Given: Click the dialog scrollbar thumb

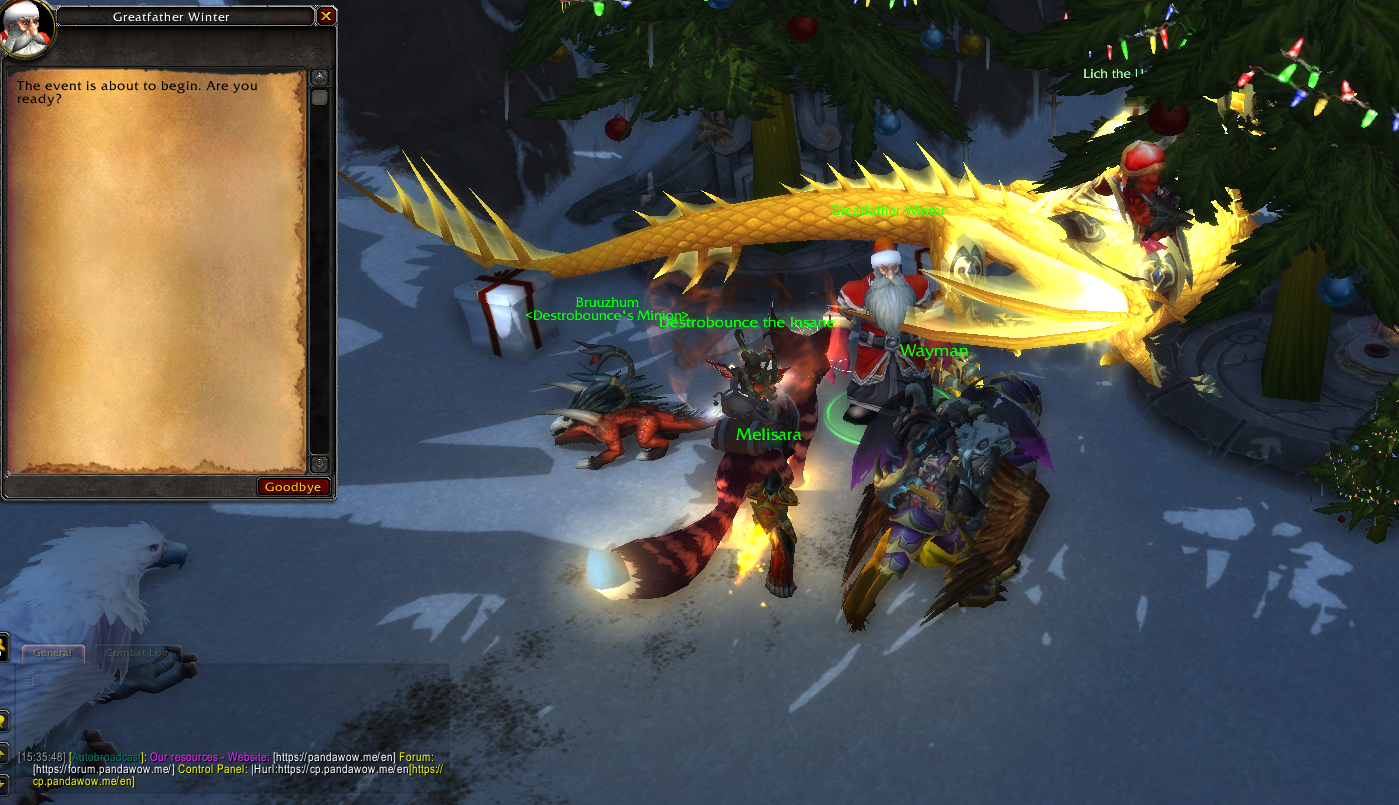Looking at the screenshot, I should (319, 98).
